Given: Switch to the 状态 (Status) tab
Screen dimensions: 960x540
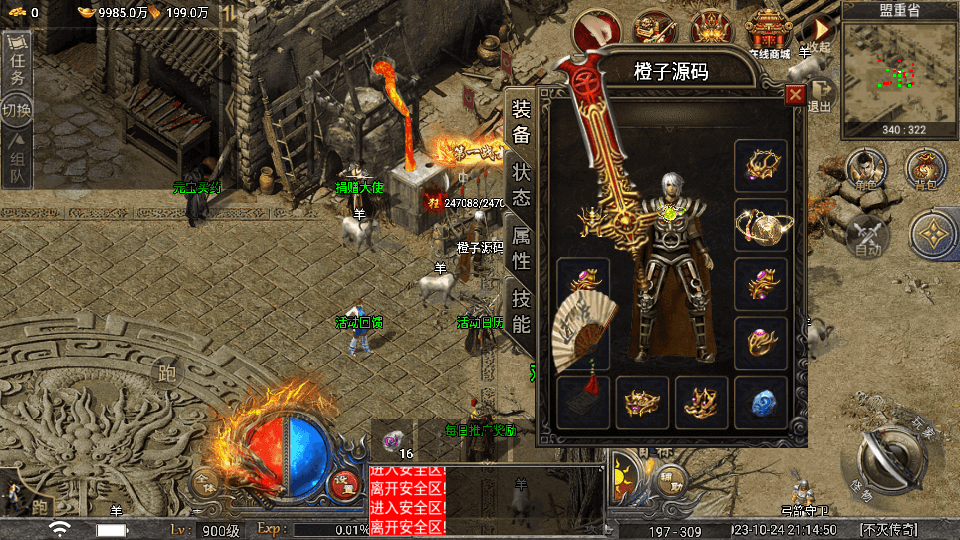Looking at the screenshot, I should click(521, 184).
